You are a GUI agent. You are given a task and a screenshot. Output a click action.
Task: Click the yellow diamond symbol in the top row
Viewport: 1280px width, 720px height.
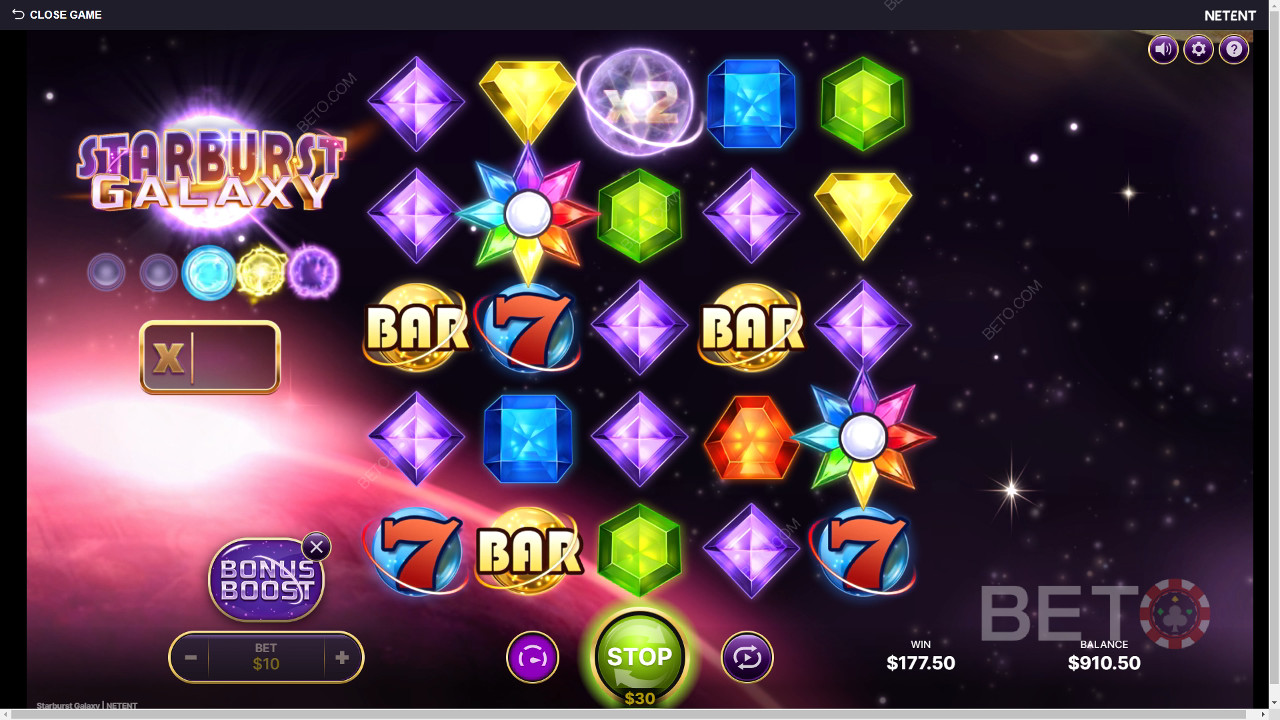(528, 98)
